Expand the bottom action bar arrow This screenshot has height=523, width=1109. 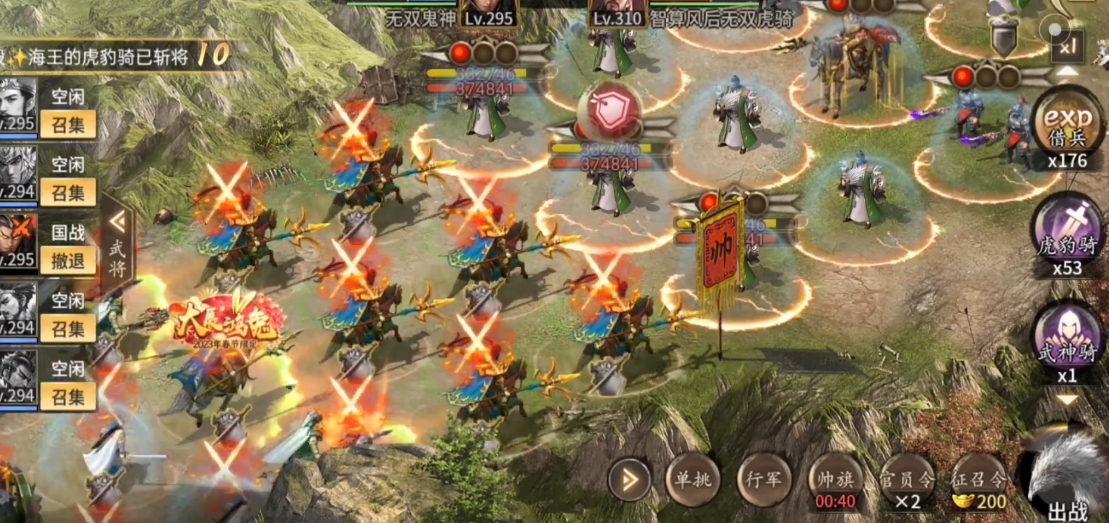629,481
